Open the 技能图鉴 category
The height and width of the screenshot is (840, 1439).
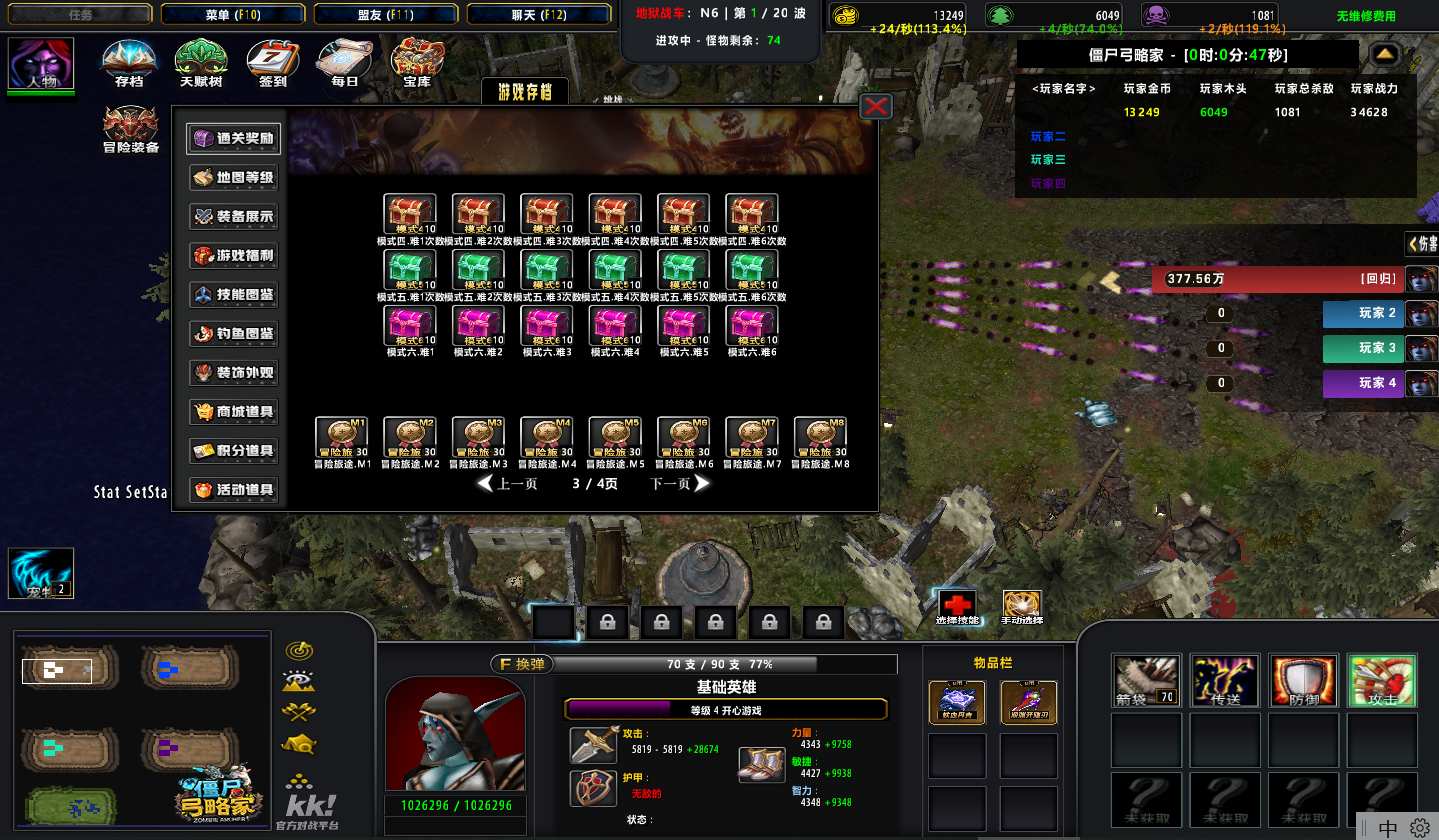tap(233, 295)
